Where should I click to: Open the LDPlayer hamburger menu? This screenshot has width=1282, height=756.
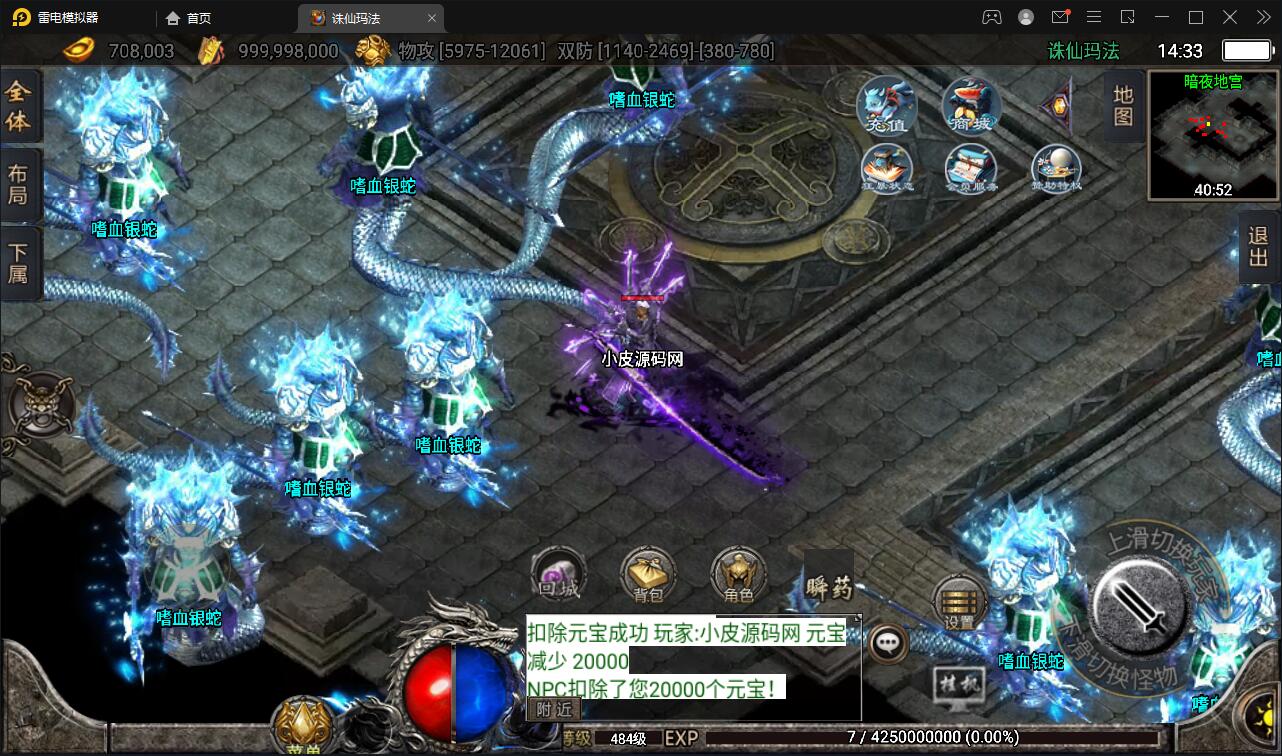(1094, 17)
